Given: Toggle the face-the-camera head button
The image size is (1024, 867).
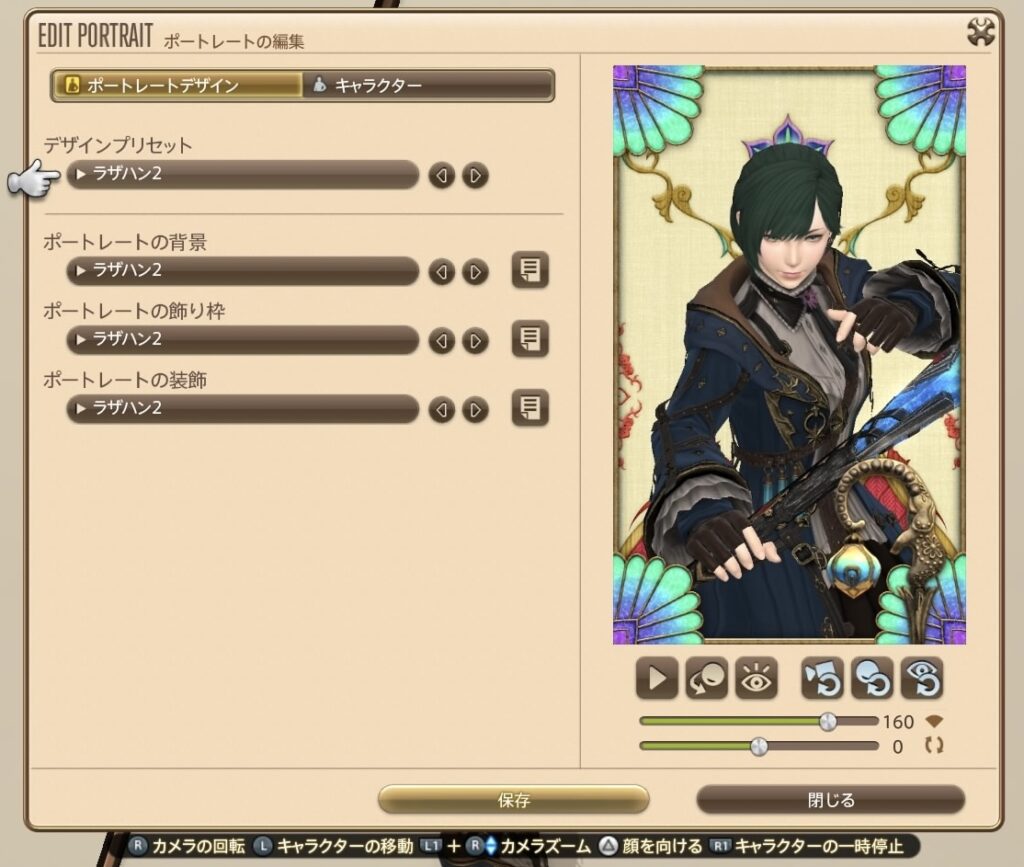Looking at the screenshot, I should [706, 679].
